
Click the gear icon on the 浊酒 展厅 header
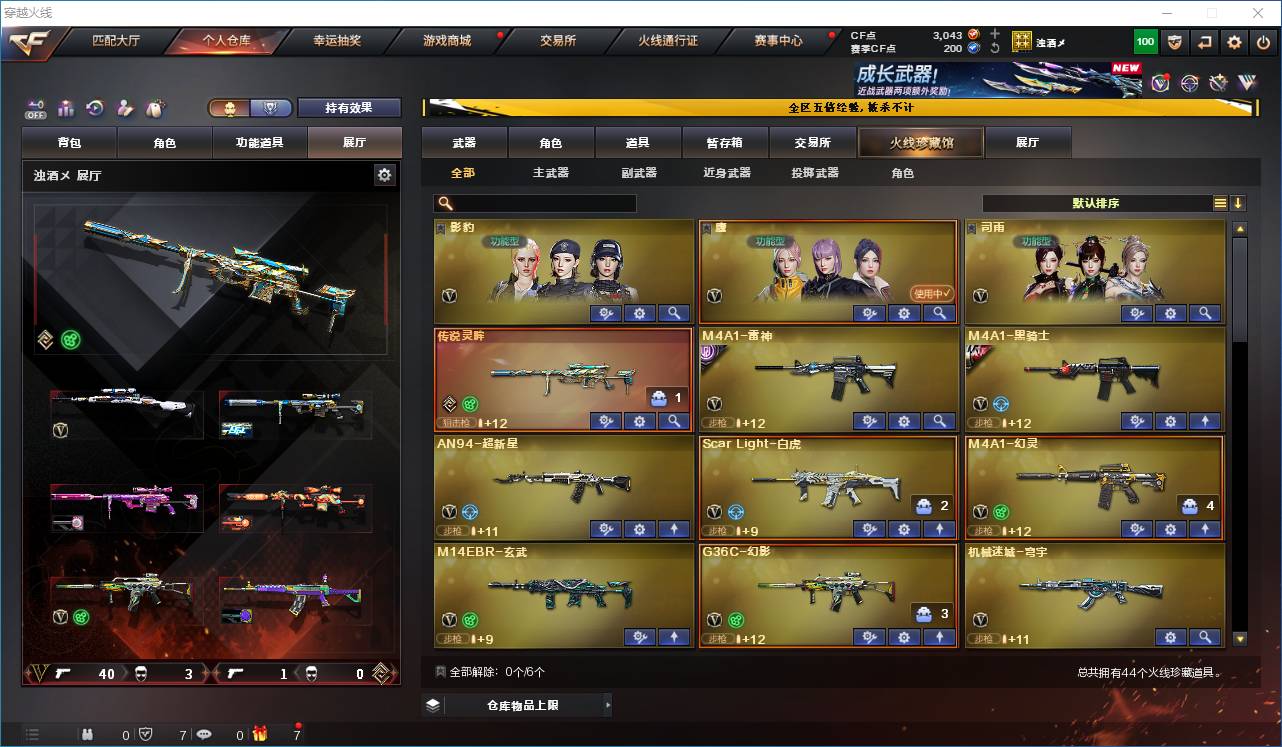385,174
